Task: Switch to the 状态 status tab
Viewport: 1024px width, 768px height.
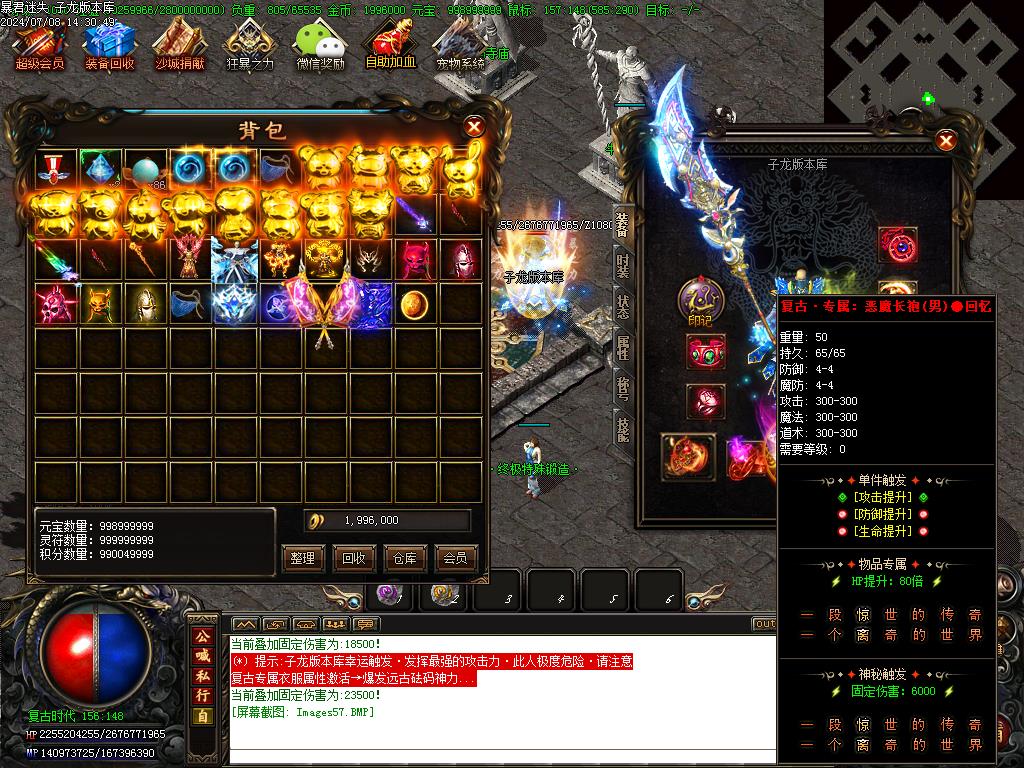Action: 623,307
